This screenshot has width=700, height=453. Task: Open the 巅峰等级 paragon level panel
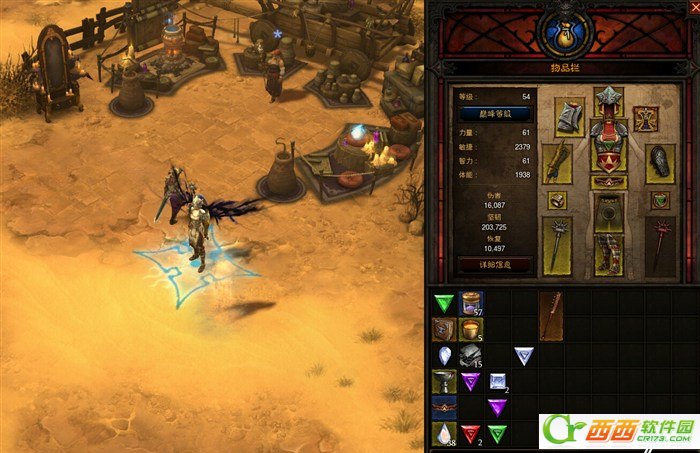click(x=494, y=115)
